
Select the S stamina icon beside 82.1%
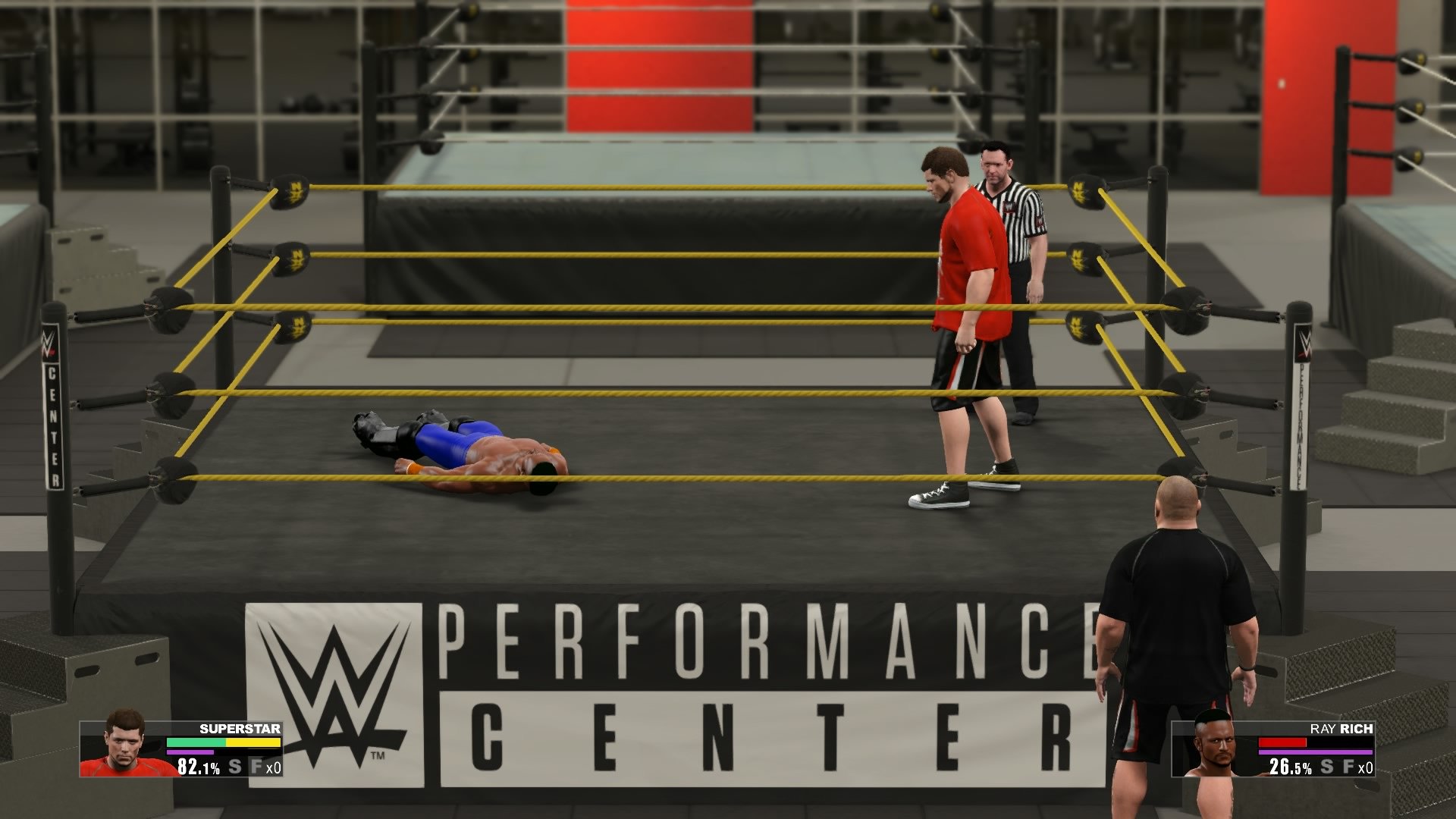point(234,766)
